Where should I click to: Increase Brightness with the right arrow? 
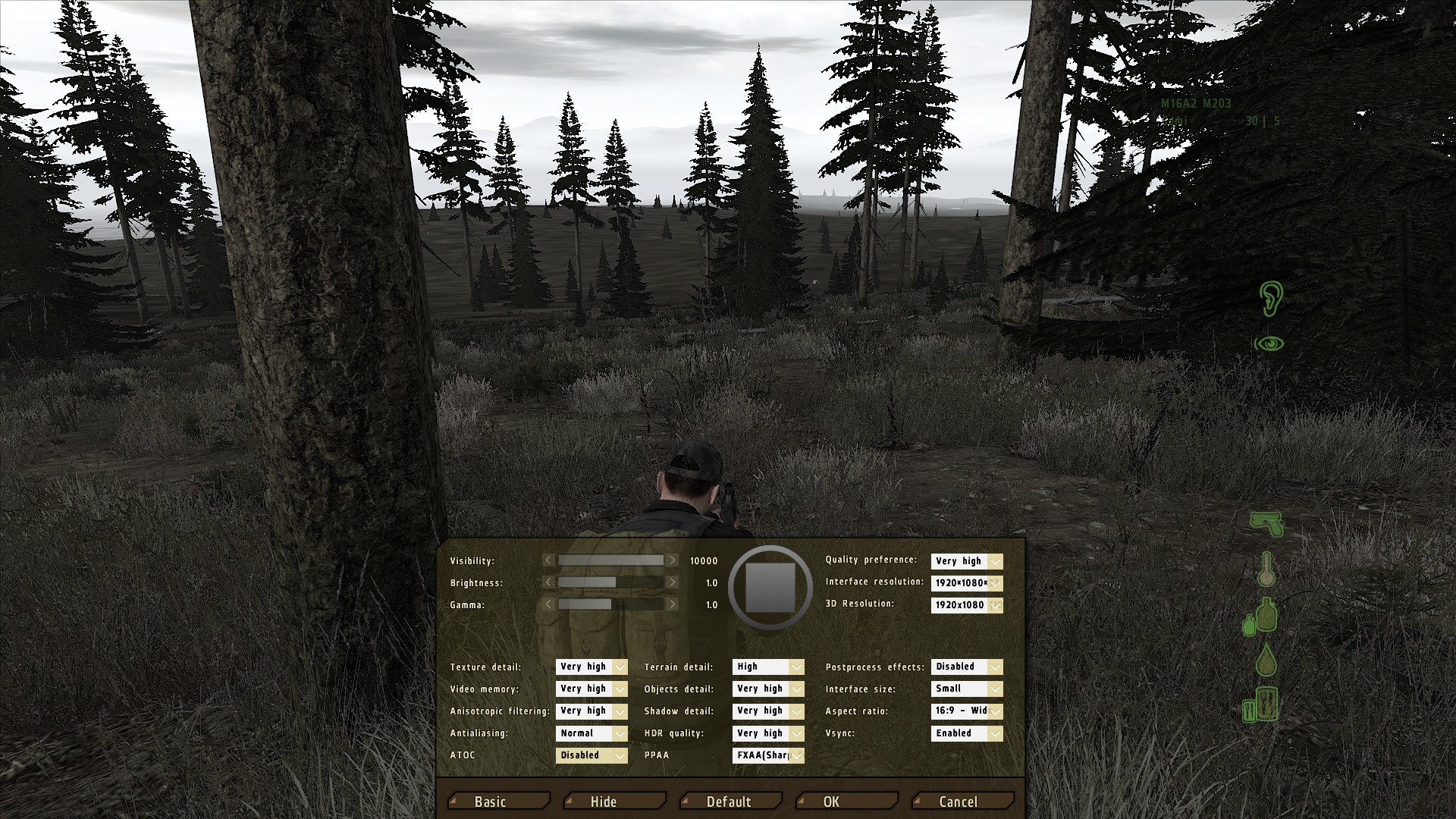pyautogui.click(x=672, y=582)
